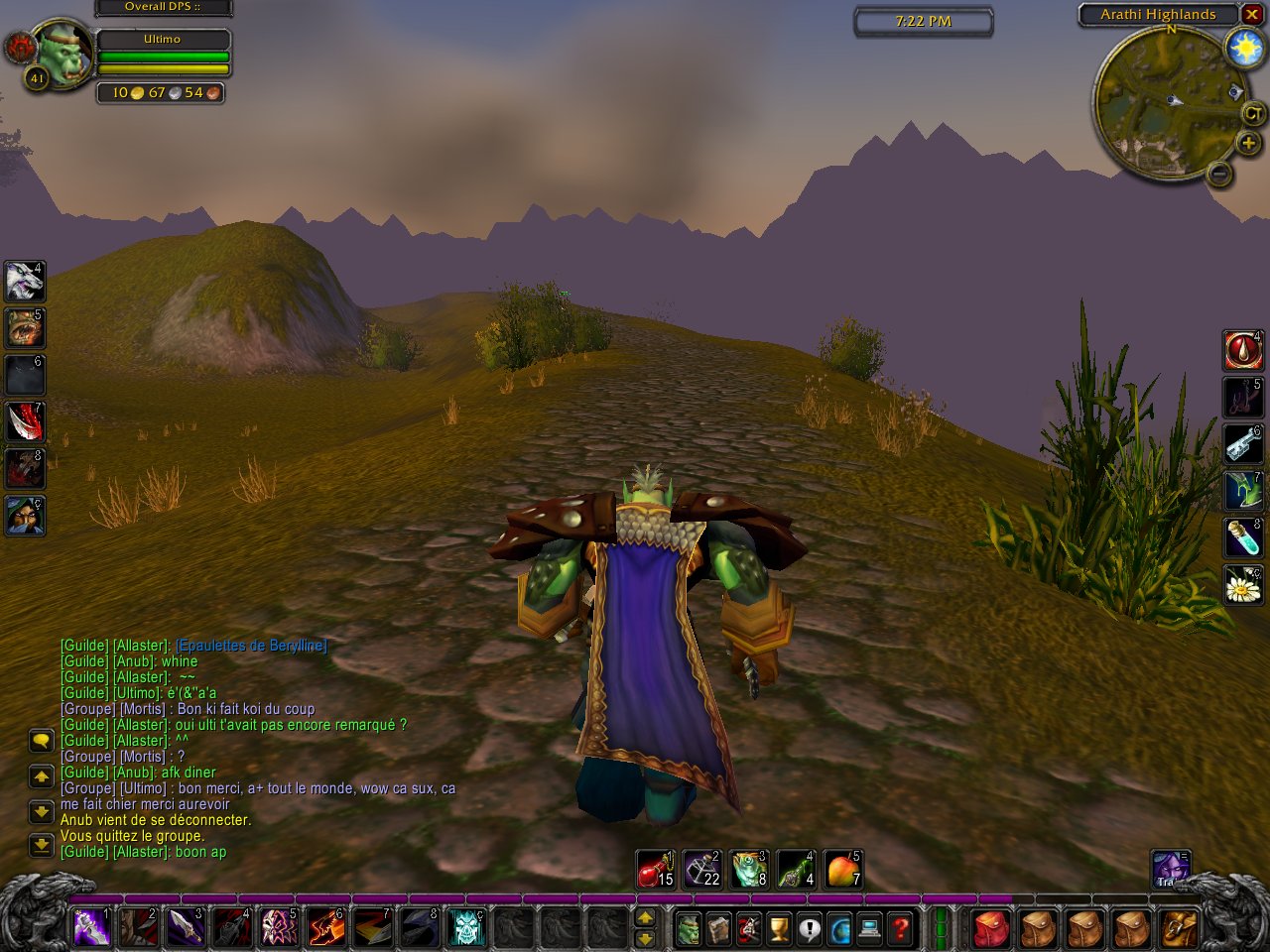The width and height of the screenshot is (1270, 952).
Task: Activate the white wolf ability icon
Action: coord(25,282)
